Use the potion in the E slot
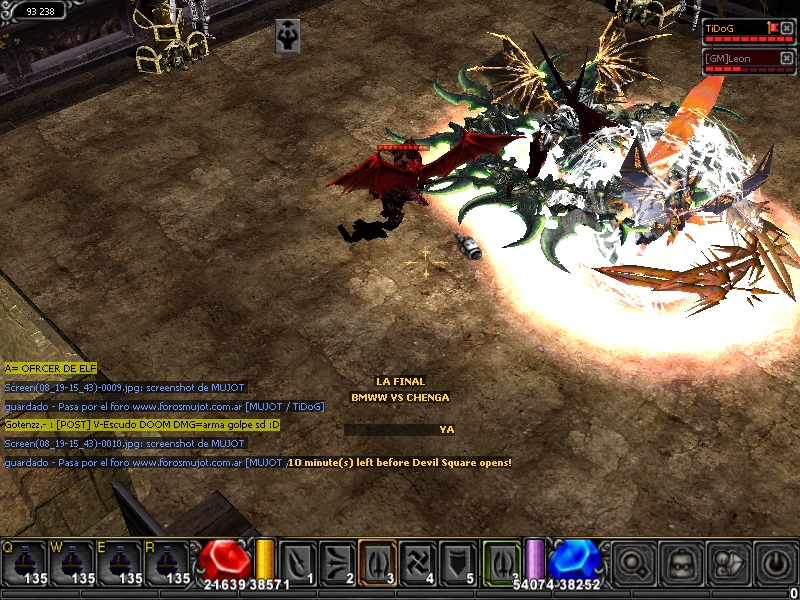This screenshot has width=800, height=600. (120, 562)
